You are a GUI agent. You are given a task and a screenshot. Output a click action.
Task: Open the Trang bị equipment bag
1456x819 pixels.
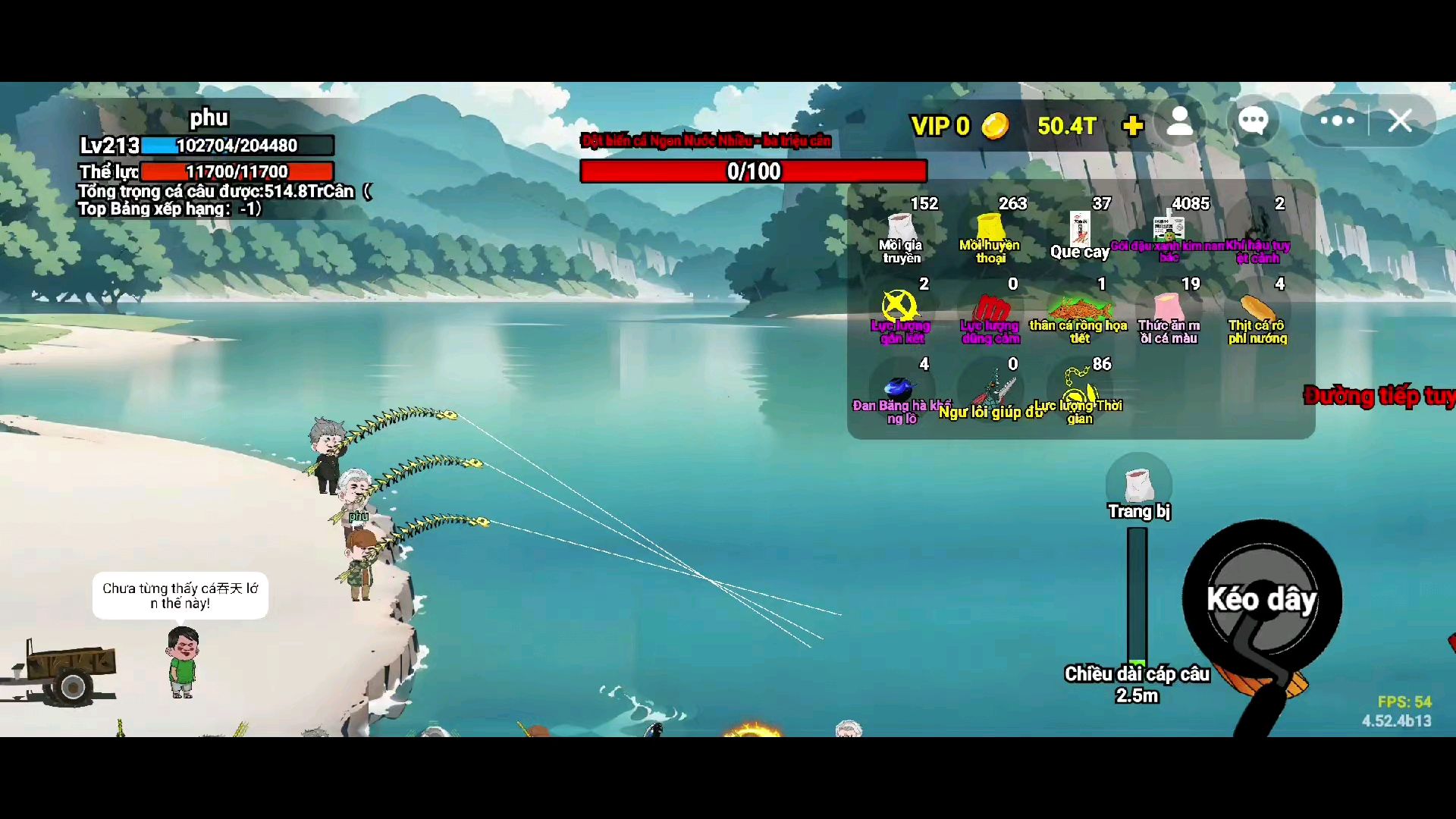(x=1138, y=485)
